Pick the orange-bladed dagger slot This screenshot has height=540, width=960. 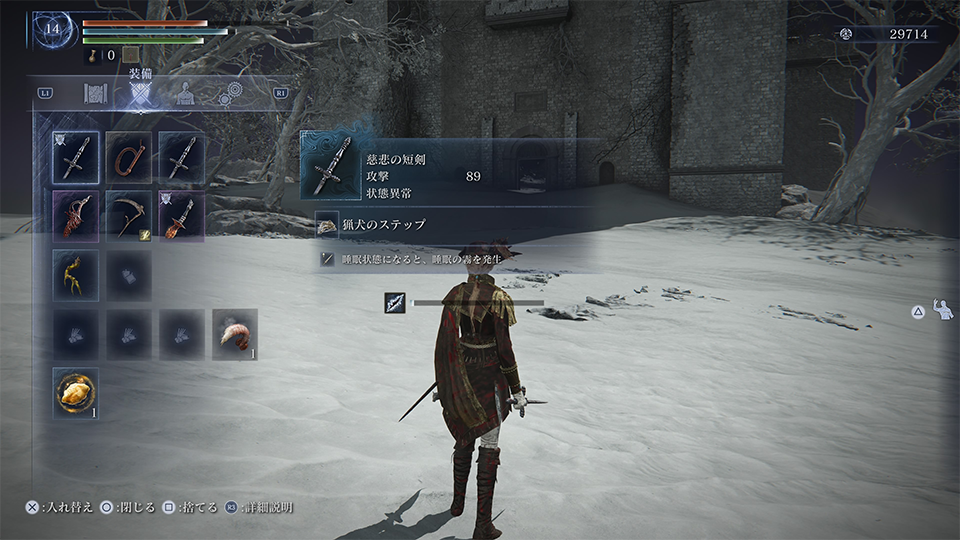coord(182,216)
